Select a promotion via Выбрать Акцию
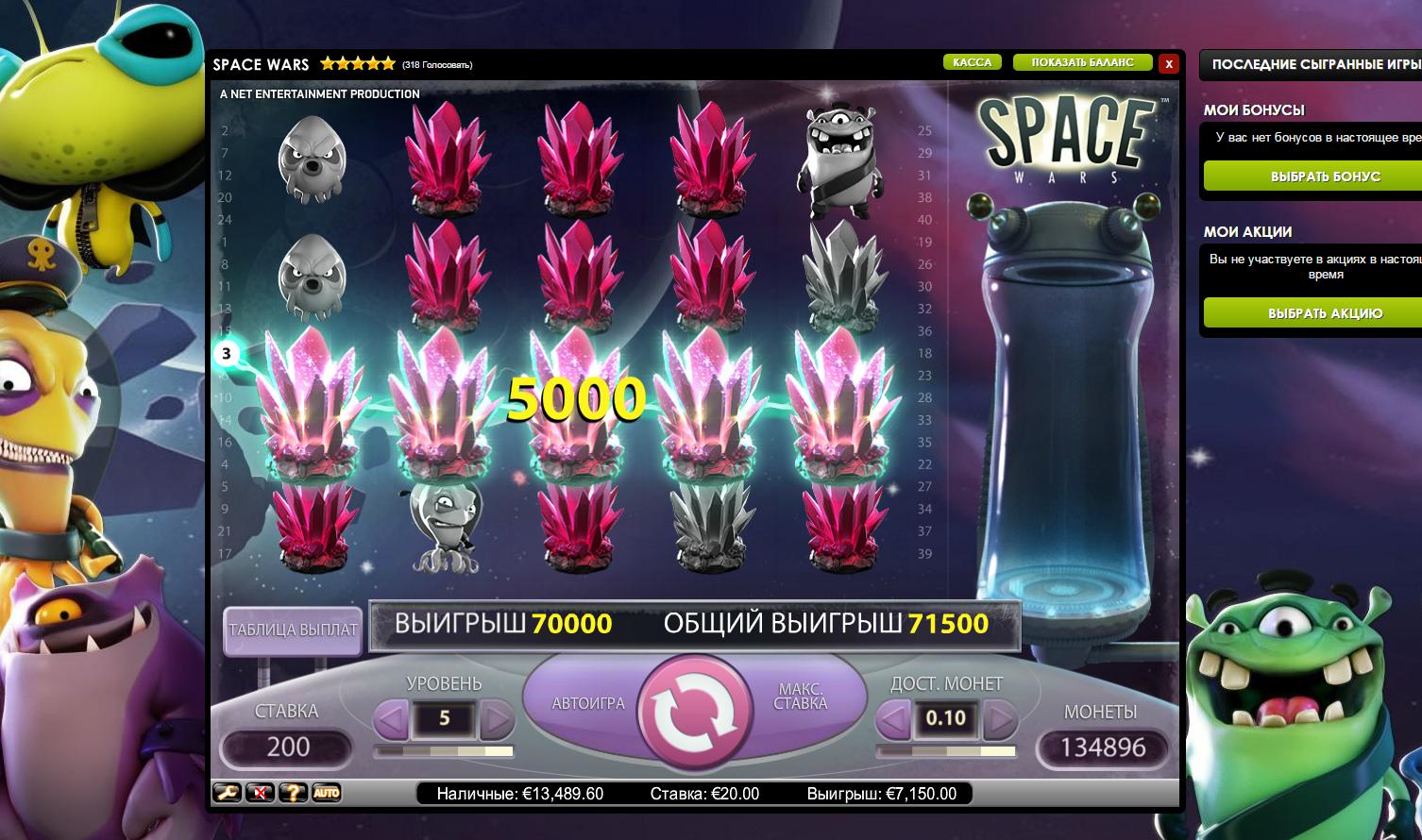Viewport: 1422px width, 840px height. tap(1325, 313)
